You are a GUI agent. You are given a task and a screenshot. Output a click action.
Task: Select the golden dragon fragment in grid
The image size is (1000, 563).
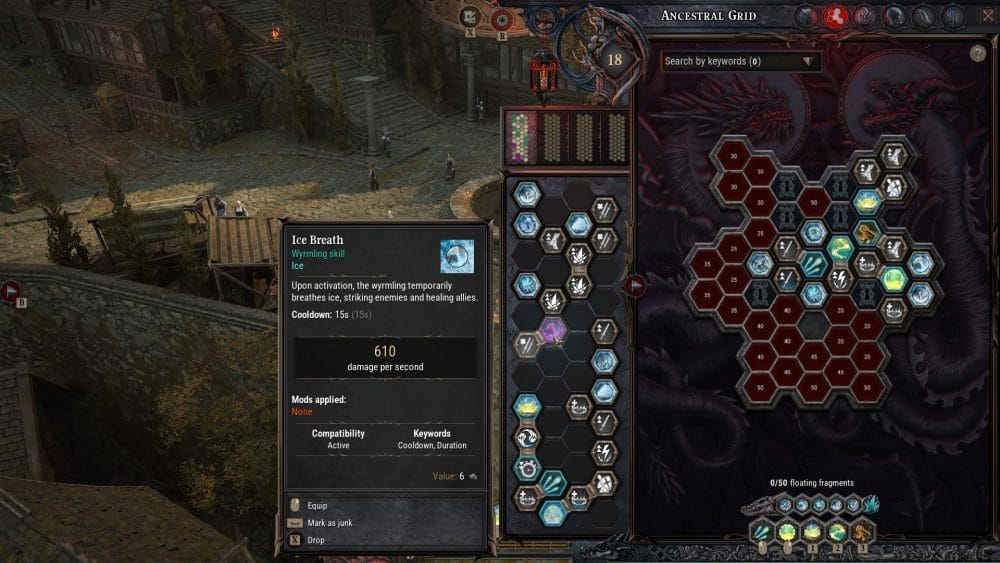tap(866, 233)
